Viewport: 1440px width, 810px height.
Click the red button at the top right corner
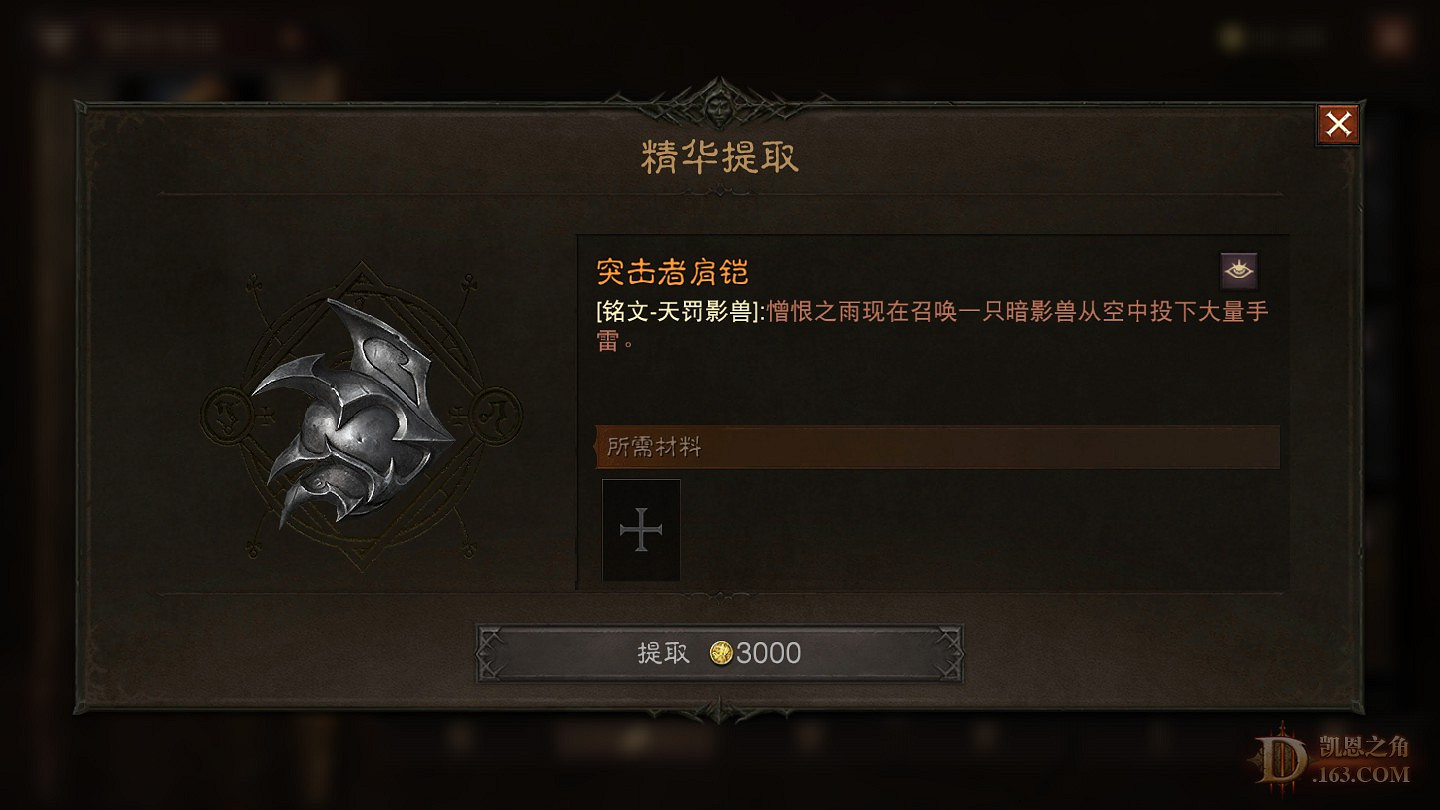(1337, 124)
